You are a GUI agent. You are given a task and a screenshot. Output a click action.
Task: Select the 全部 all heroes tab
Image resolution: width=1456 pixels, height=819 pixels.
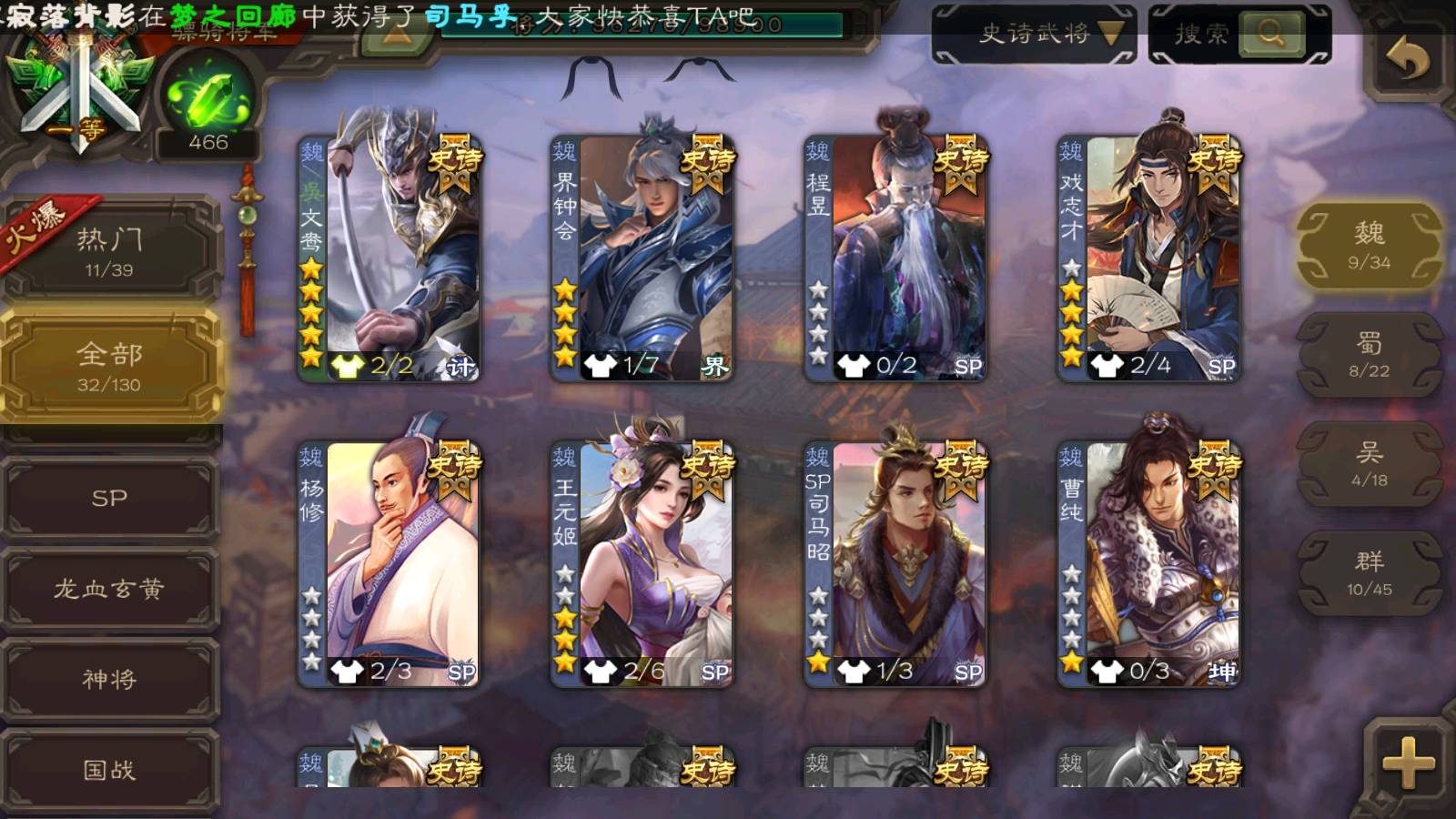tap(109, 364)
